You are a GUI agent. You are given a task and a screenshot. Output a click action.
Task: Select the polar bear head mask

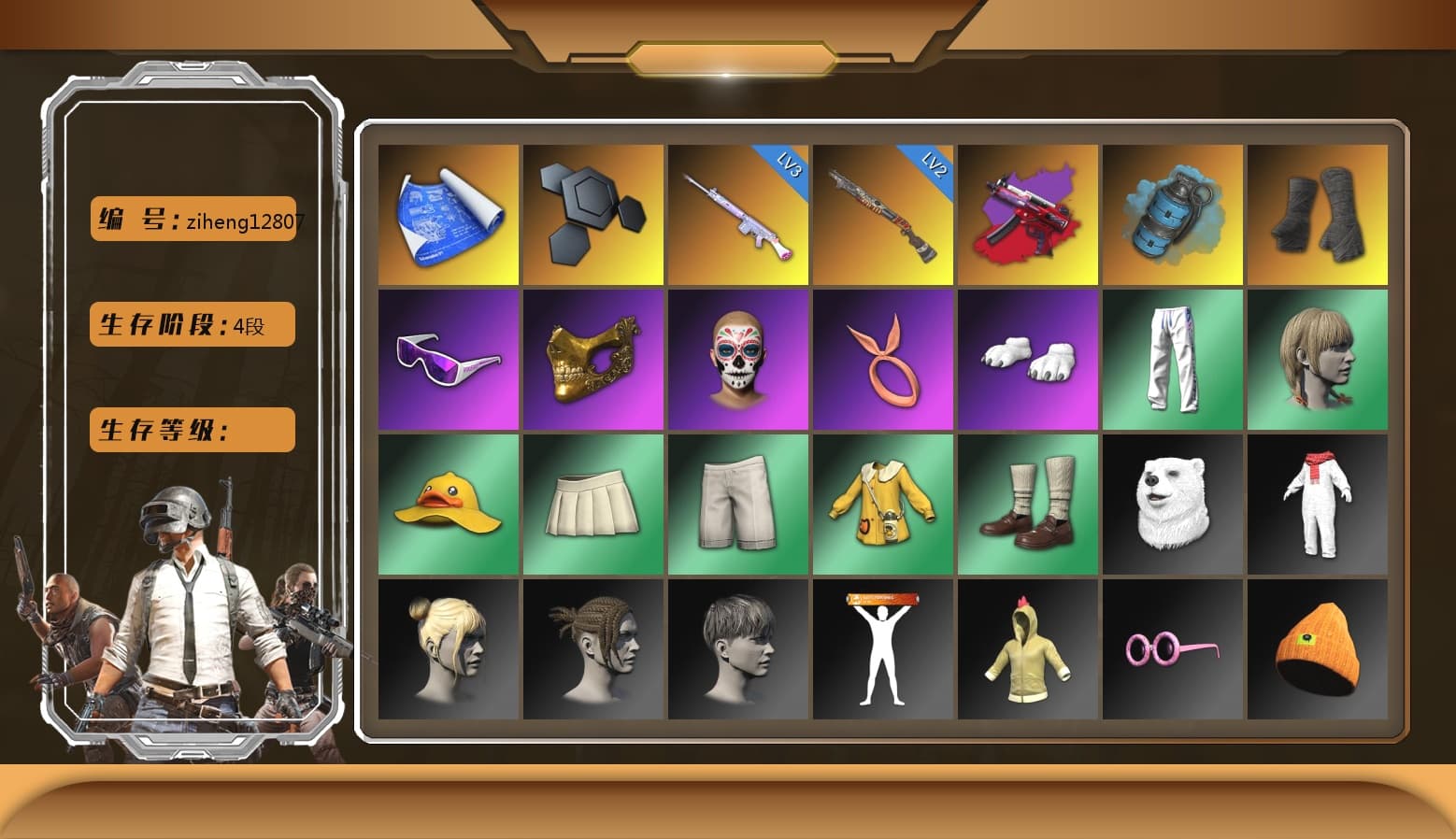pyautogui.click(x=1175, y=505)
